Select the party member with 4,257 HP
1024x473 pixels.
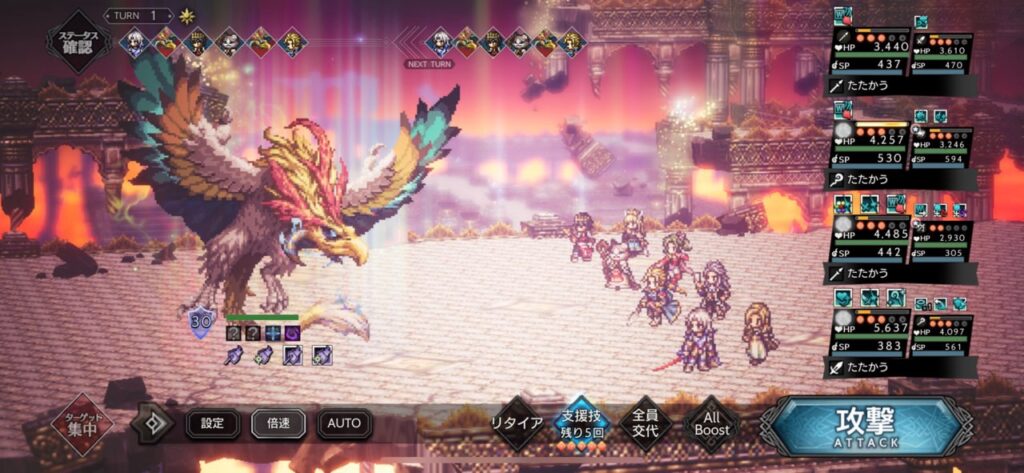[x=867, y=147]
